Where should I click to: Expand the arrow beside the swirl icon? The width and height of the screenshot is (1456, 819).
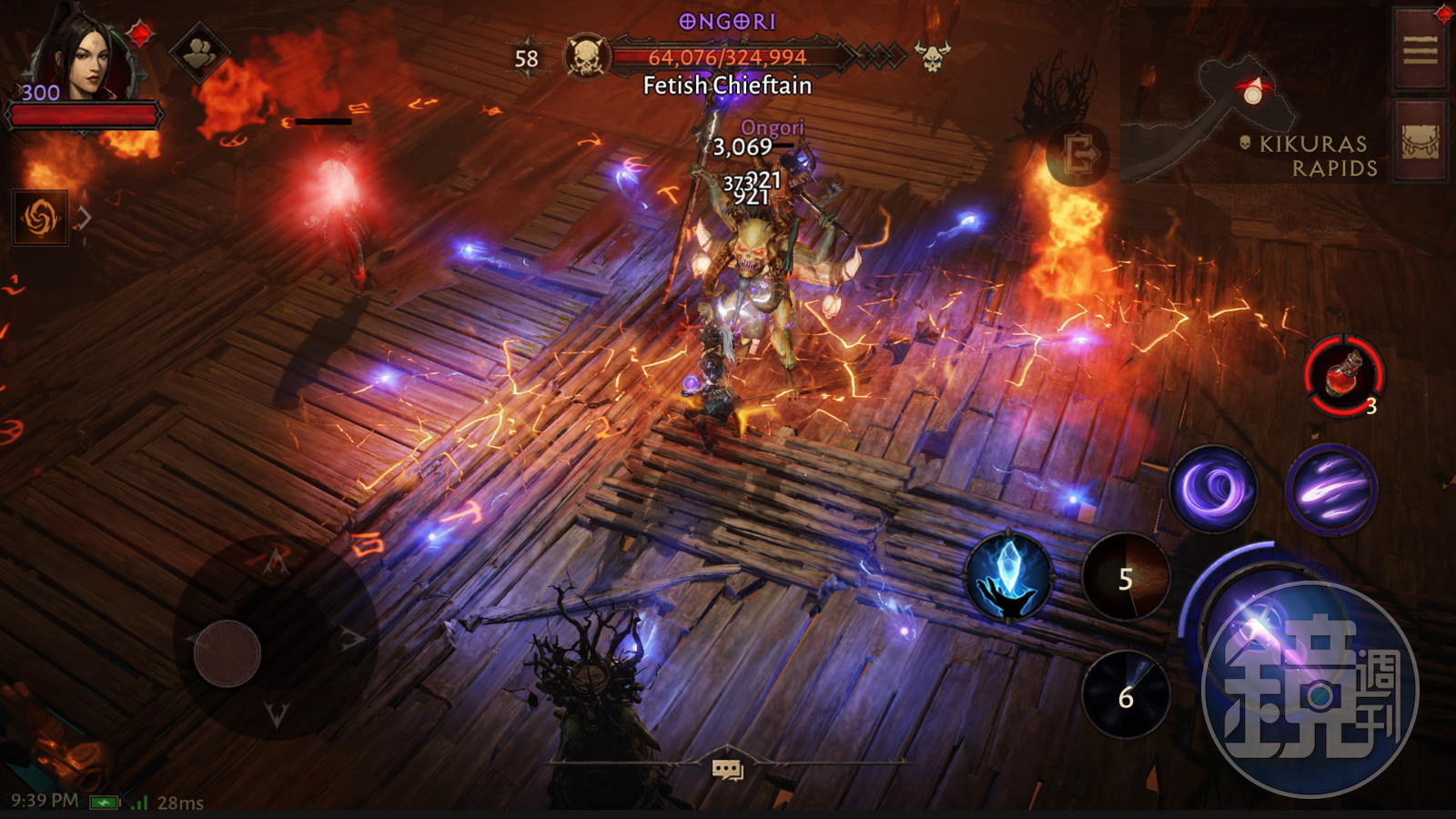point(84,217)
